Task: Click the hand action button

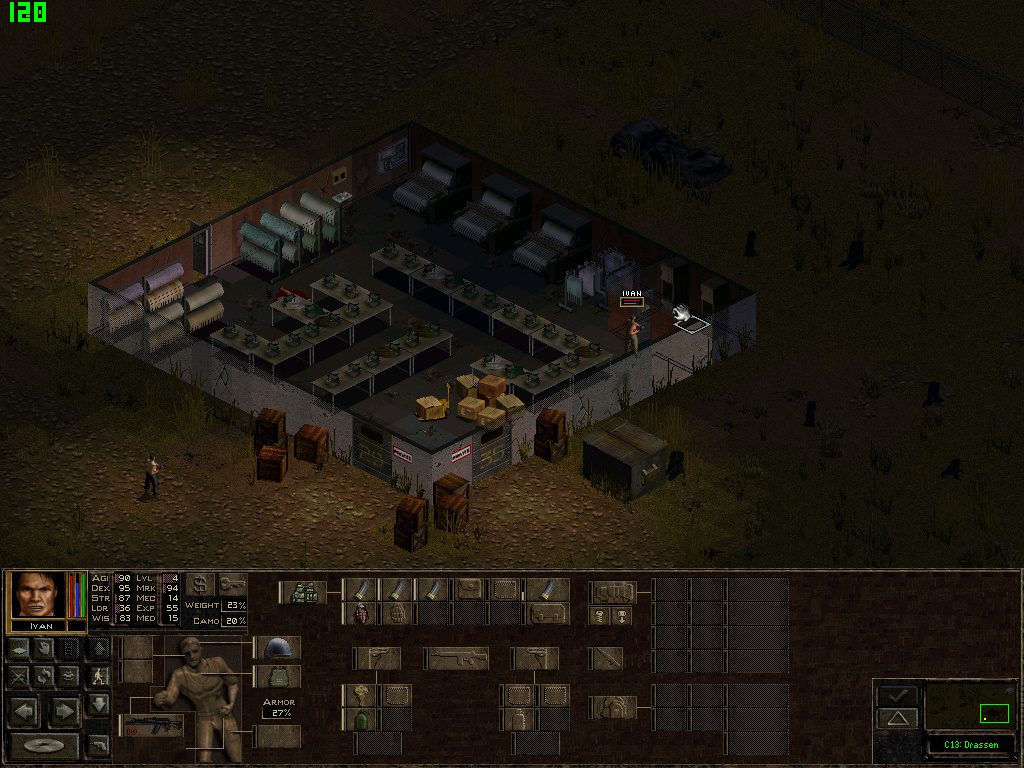Action: [x=44, y=648]
